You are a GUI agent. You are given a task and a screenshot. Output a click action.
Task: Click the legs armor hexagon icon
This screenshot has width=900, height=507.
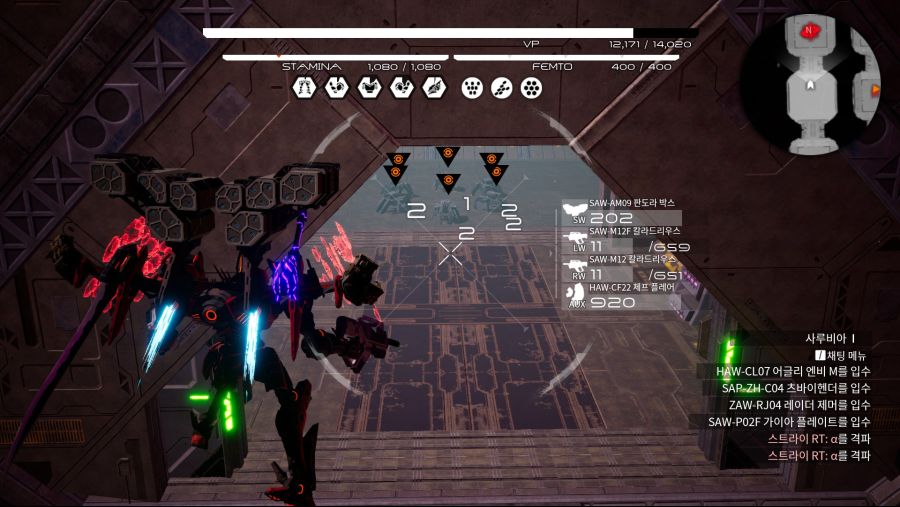click(304, 88)
